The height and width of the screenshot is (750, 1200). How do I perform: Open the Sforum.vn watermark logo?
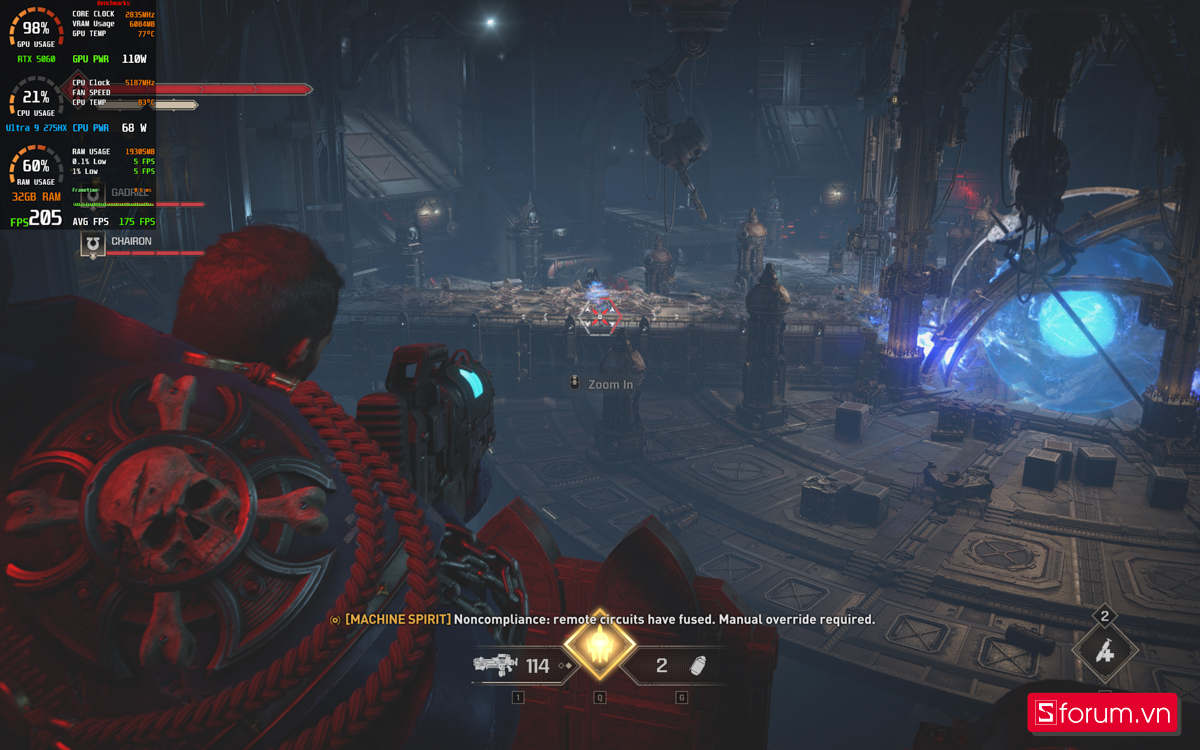1103,713
